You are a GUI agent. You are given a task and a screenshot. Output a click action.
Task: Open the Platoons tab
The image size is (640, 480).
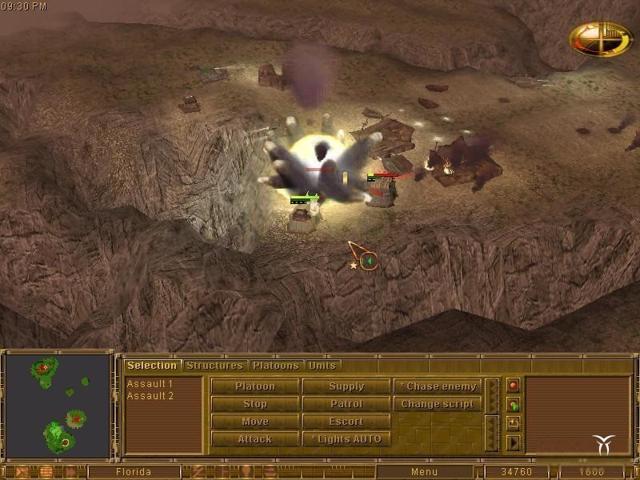coord(275,366)
